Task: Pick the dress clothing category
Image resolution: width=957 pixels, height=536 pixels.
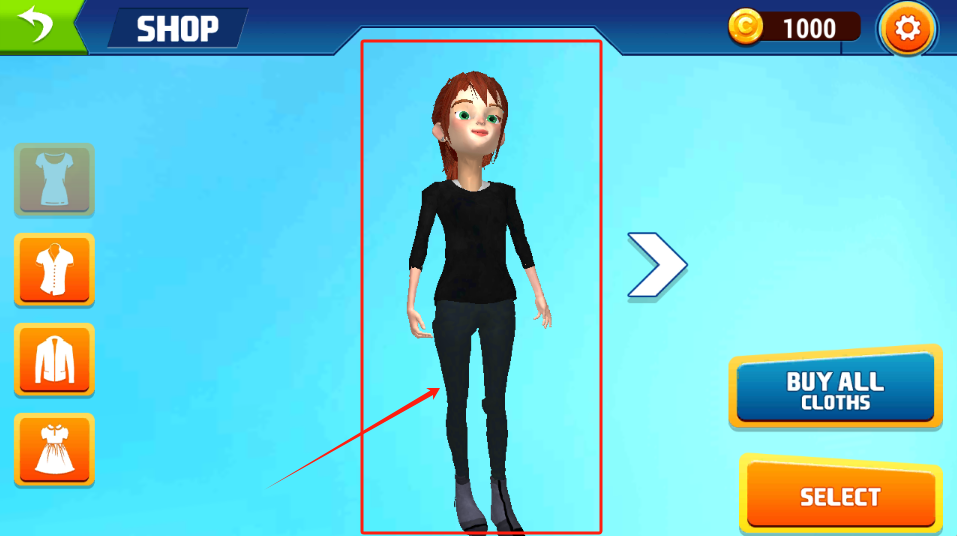Action: pyautogui.click(x=54, y=449)
